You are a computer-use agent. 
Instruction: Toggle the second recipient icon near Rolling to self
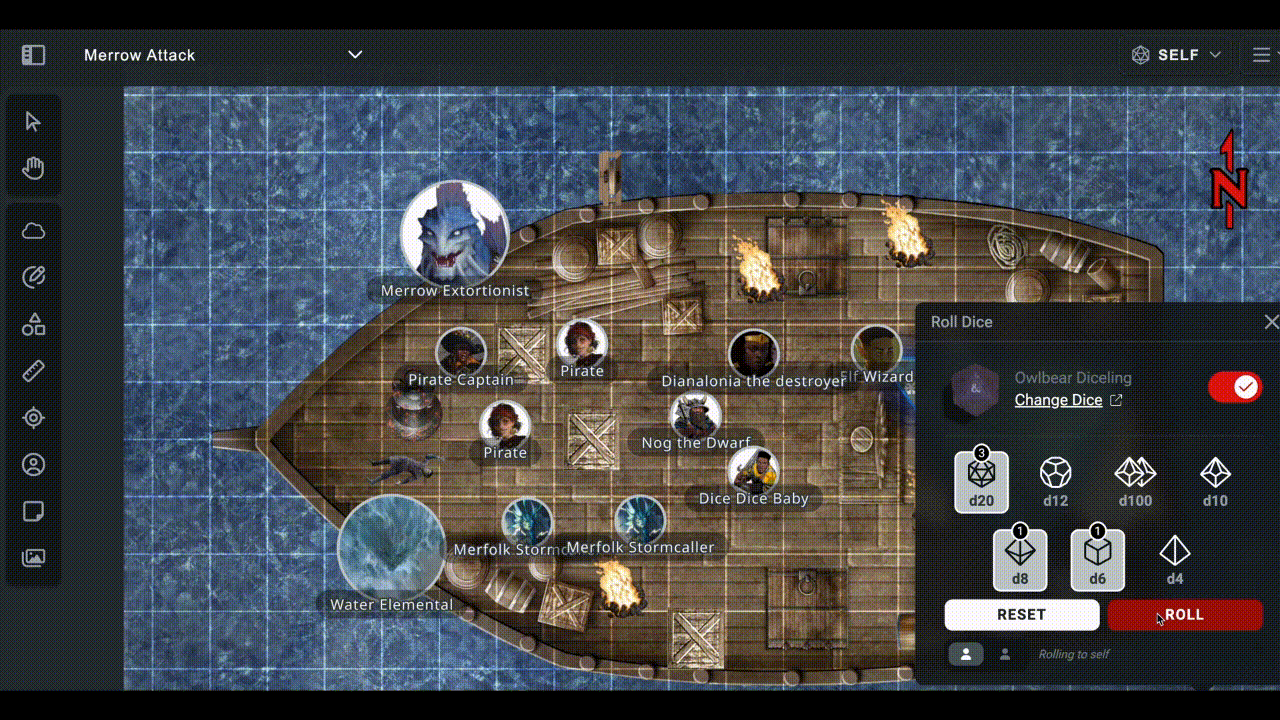click(1005, 654)
